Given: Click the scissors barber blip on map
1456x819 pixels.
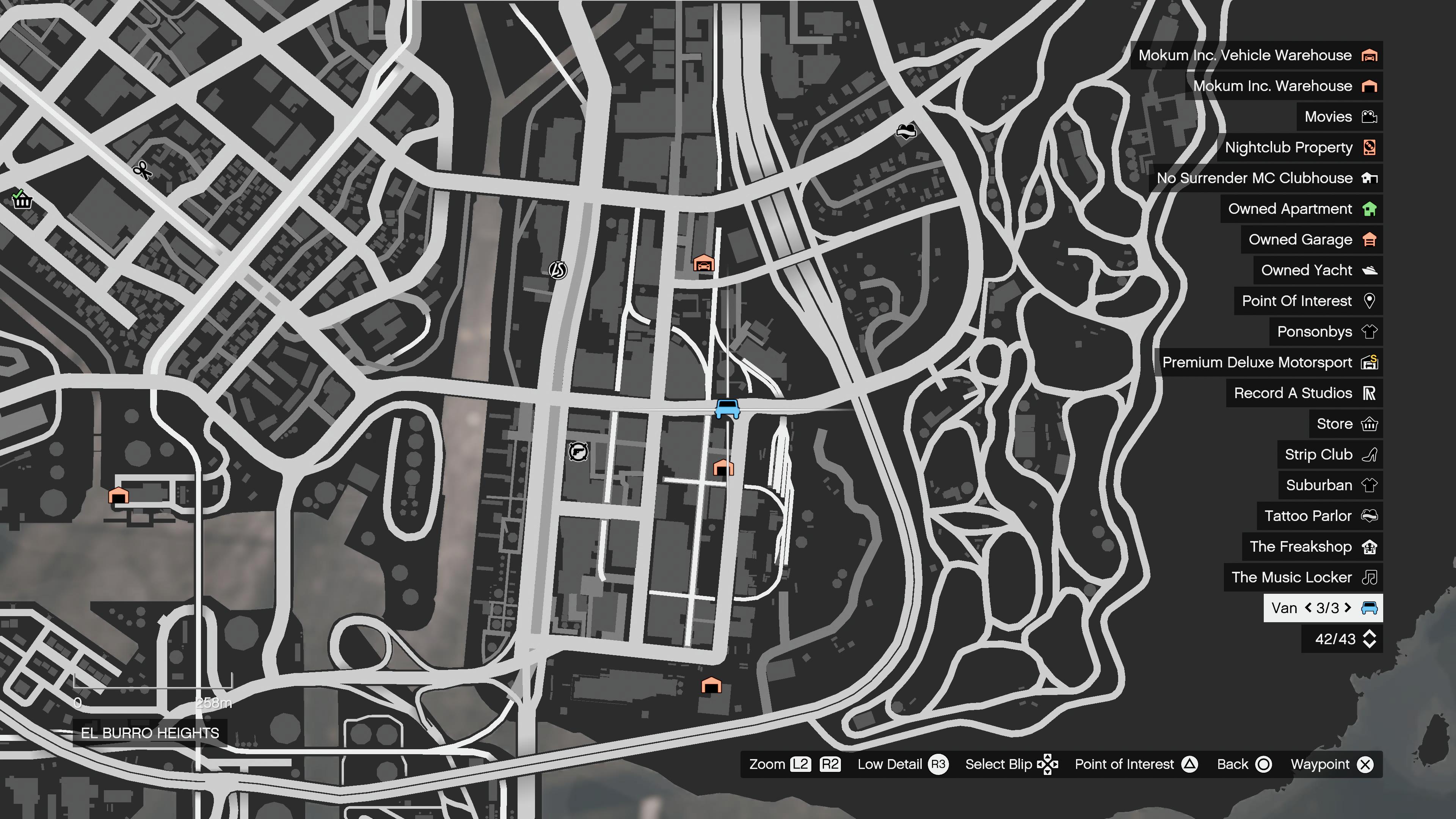Looking at the screenshot, I should [142, 169].
